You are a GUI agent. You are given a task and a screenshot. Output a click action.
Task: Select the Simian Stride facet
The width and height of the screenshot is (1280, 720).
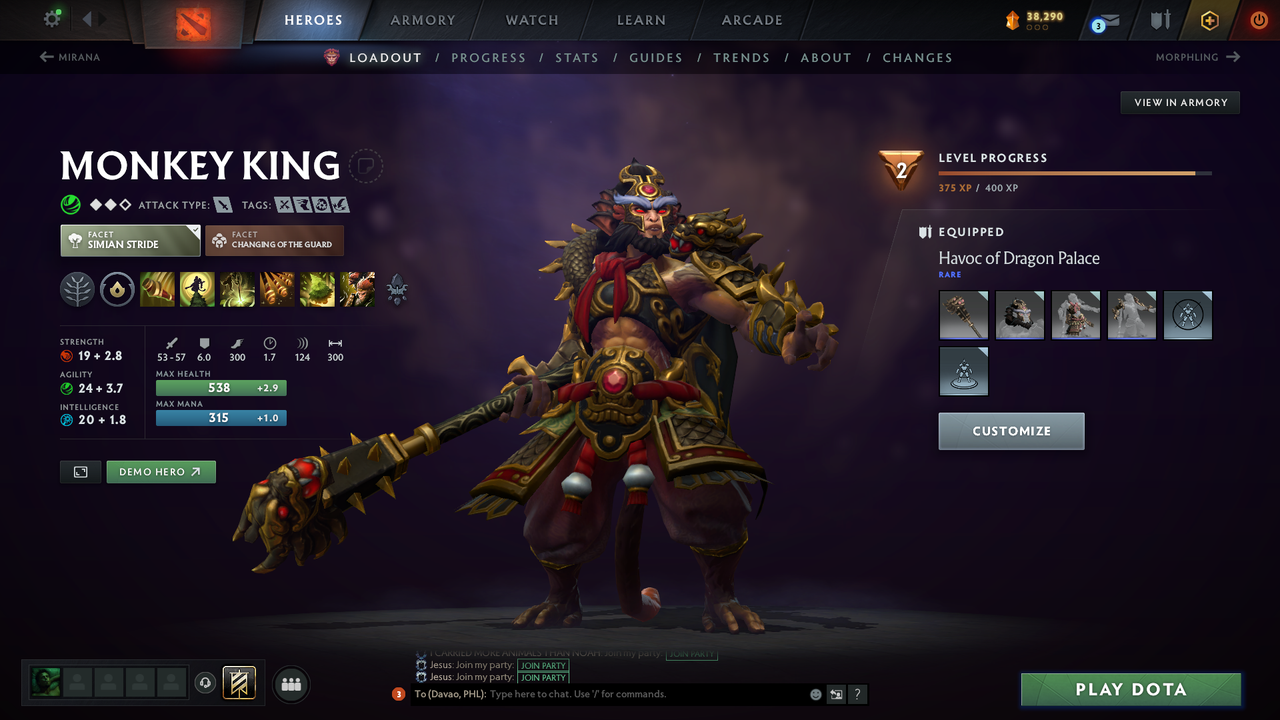click(129, 240)
